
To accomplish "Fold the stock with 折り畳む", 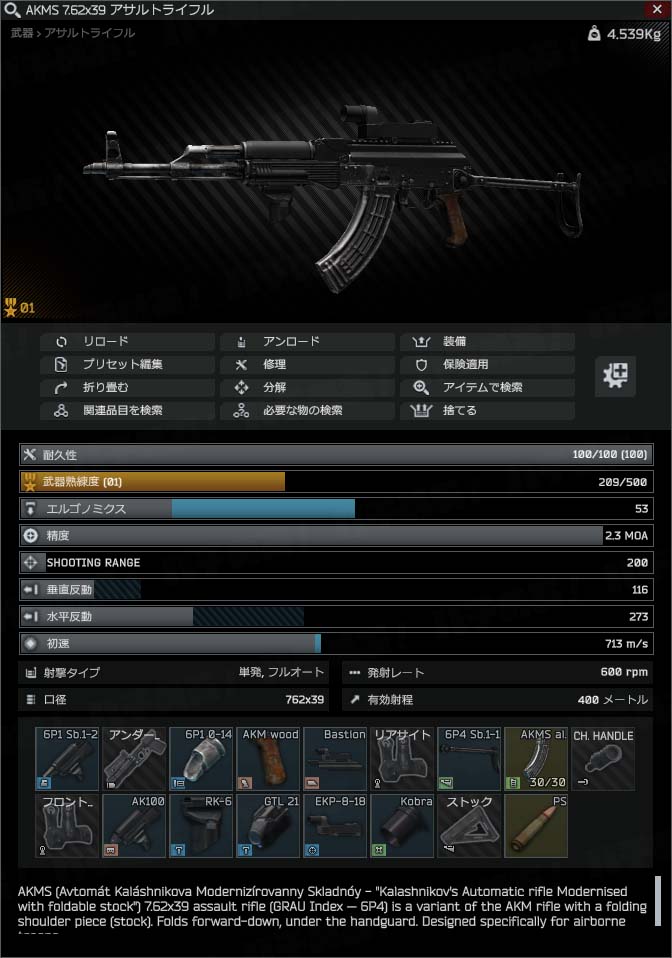I will 127,387.
